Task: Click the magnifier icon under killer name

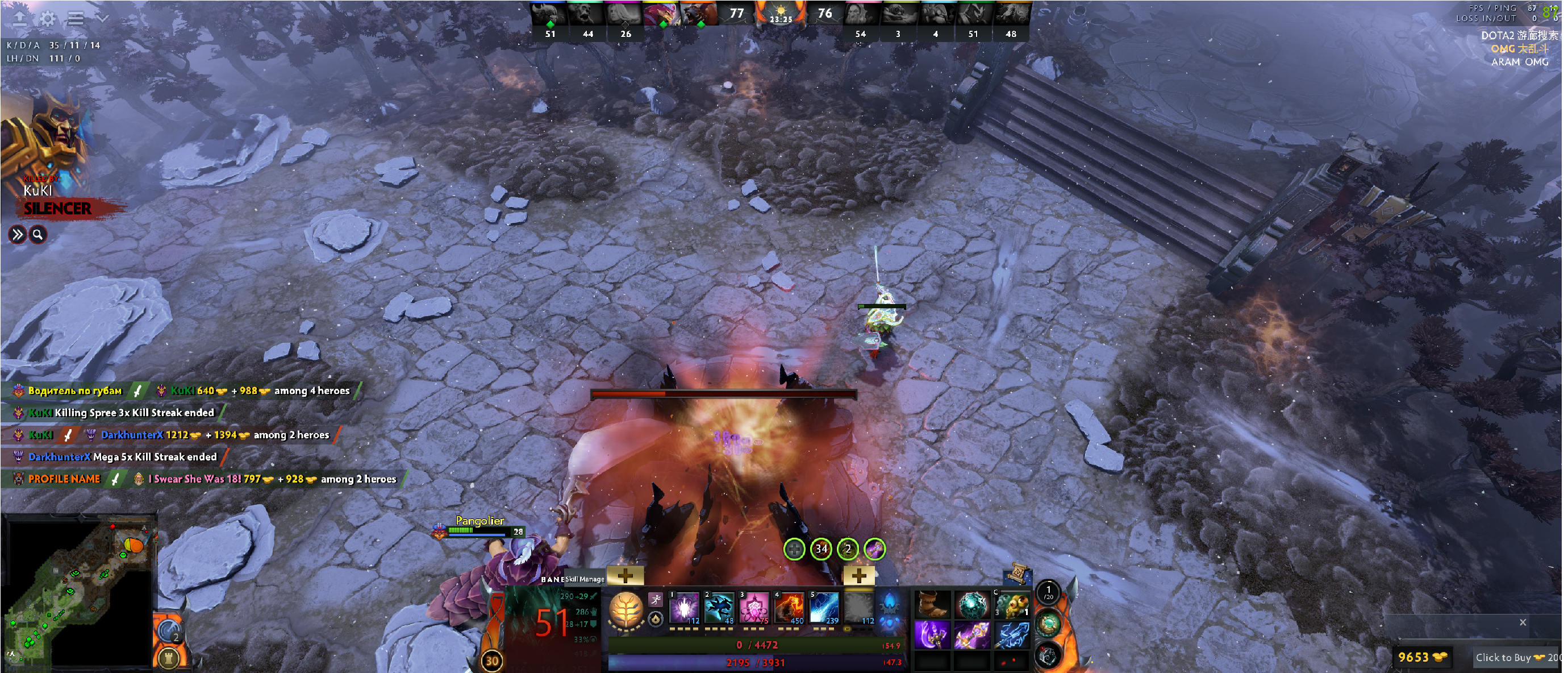Action: coord(37,235)
